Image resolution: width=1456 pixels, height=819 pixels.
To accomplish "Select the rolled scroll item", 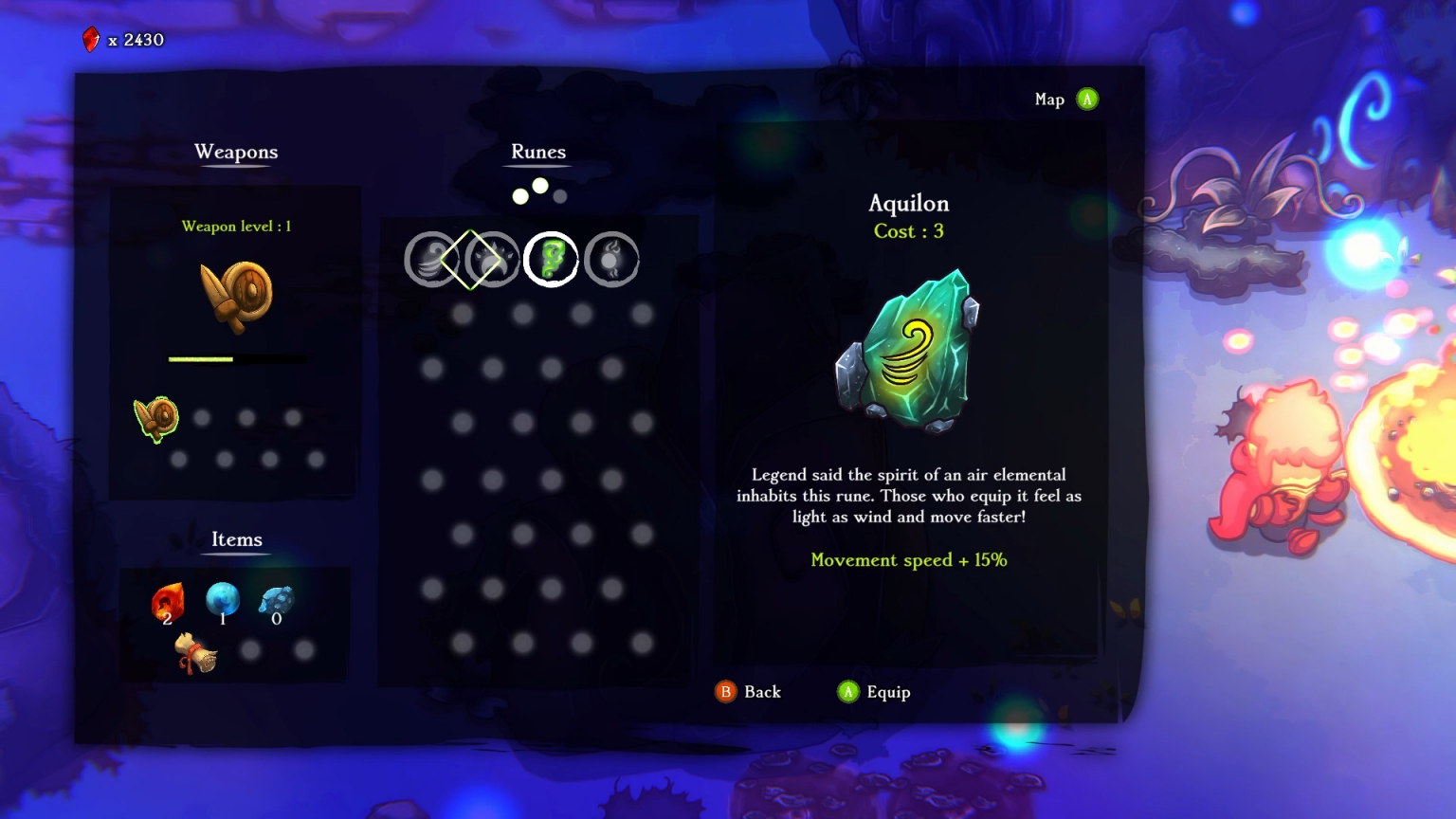I will (x=196, y=652).
